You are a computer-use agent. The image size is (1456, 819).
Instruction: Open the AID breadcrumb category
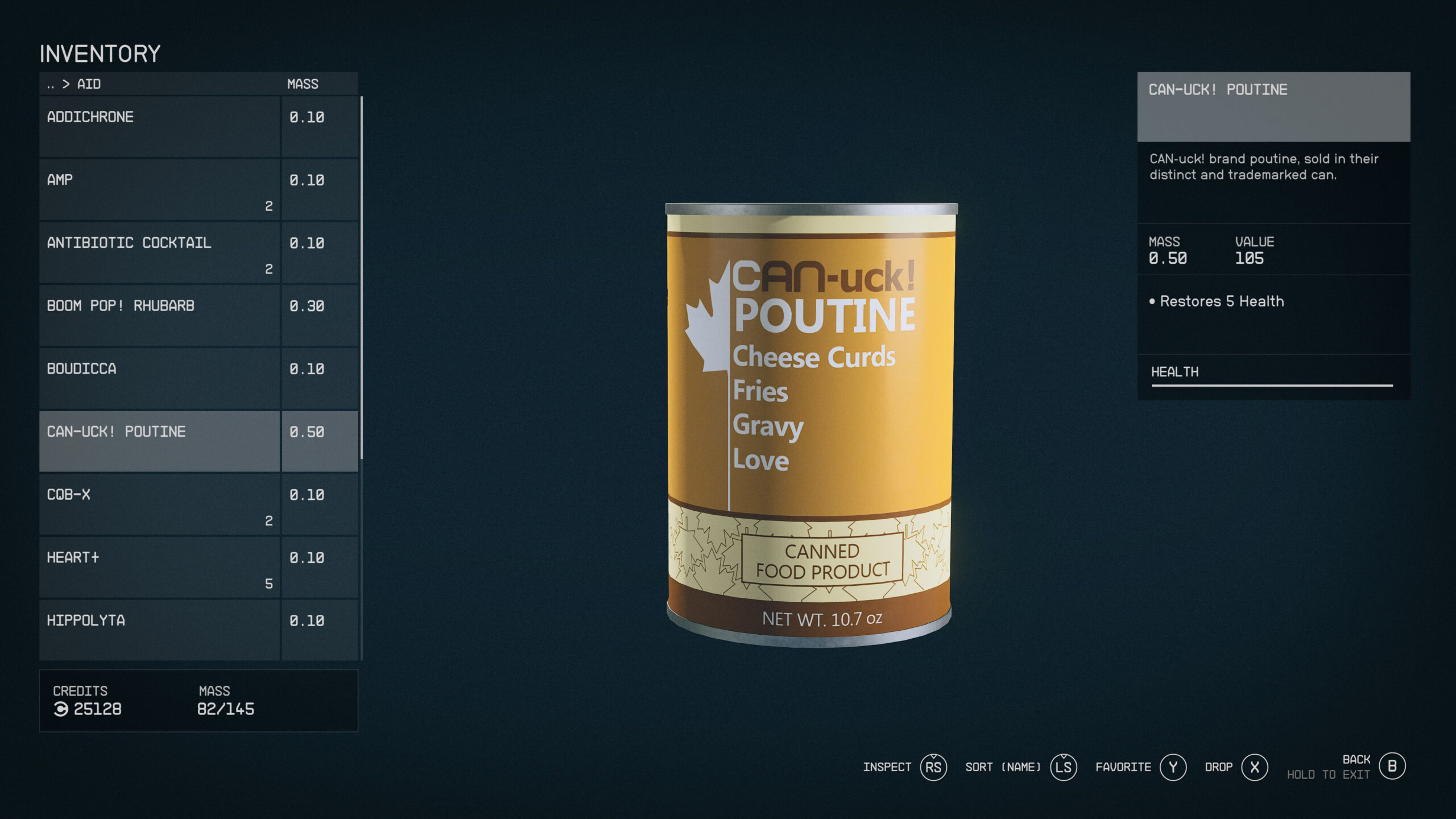click(90, 84)
